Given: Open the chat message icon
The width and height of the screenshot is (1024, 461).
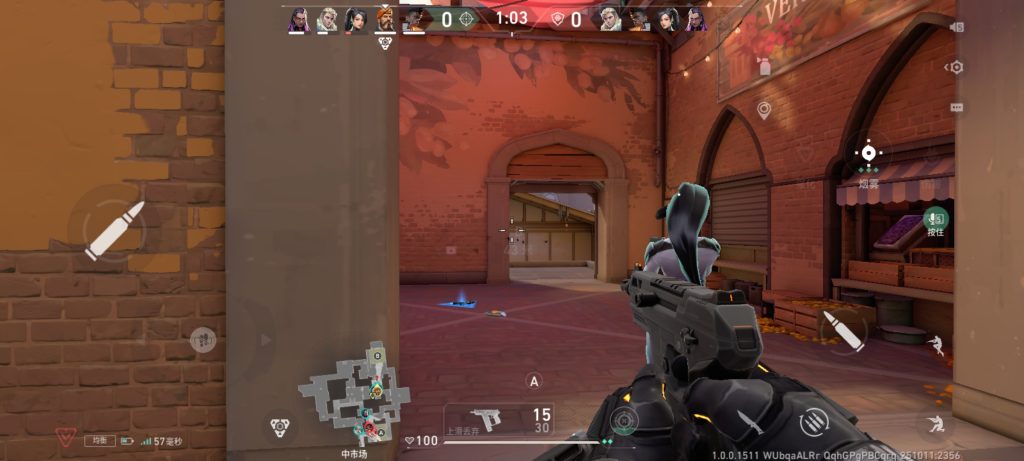Looking at the screenshot, I should (x=957, y=106).
